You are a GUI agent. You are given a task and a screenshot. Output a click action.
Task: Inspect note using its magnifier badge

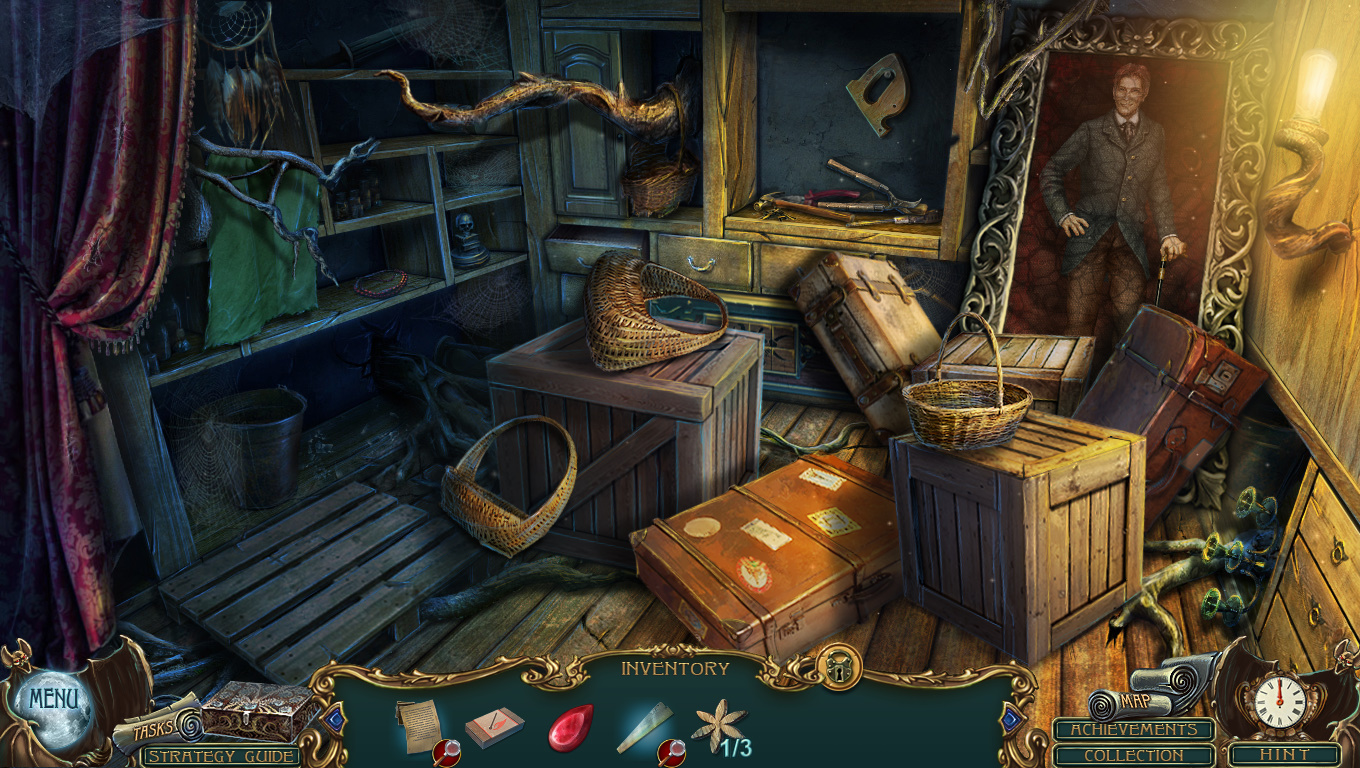click(x=446, y=752)
